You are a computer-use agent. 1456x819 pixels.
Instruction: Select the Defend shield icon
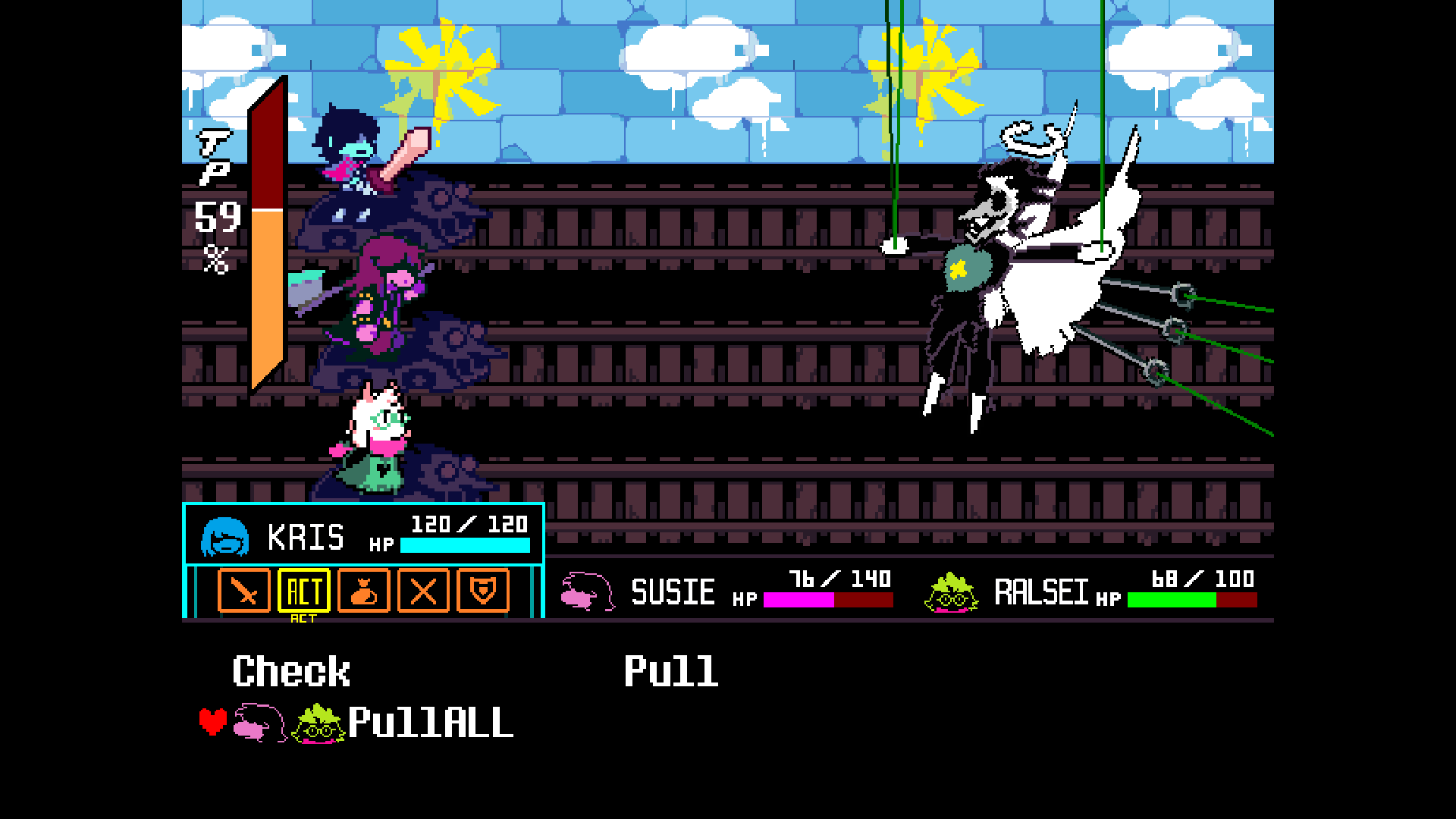(483, 591)
